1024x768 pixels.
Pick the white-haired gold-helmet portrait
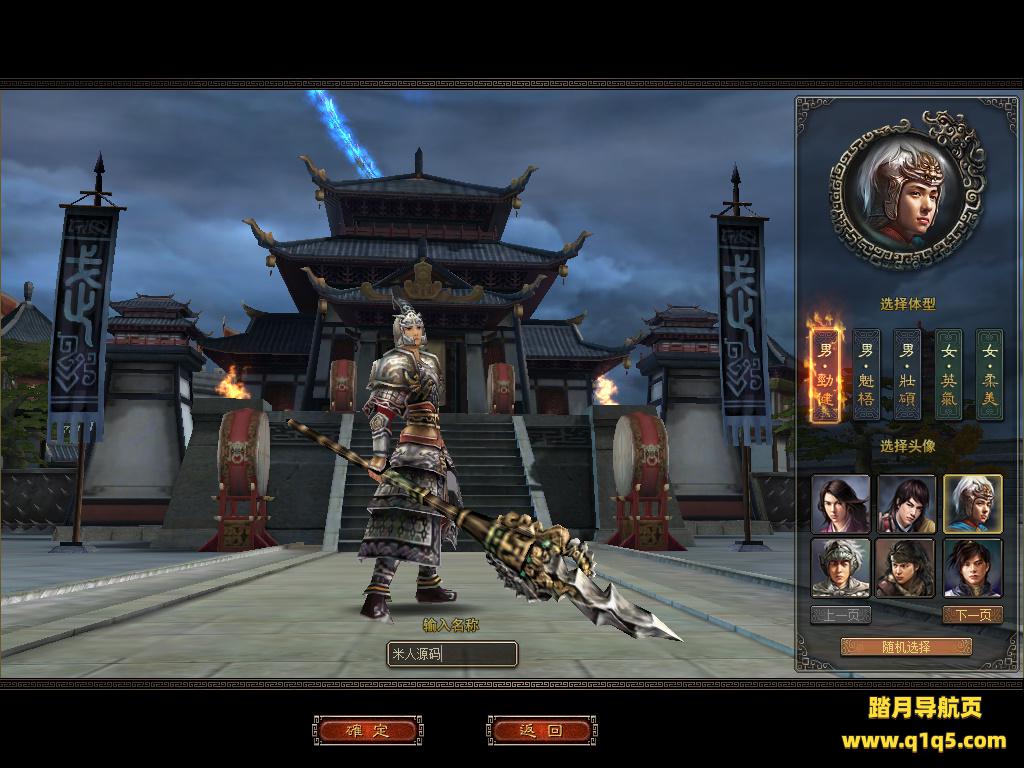[x=972, y=504]
